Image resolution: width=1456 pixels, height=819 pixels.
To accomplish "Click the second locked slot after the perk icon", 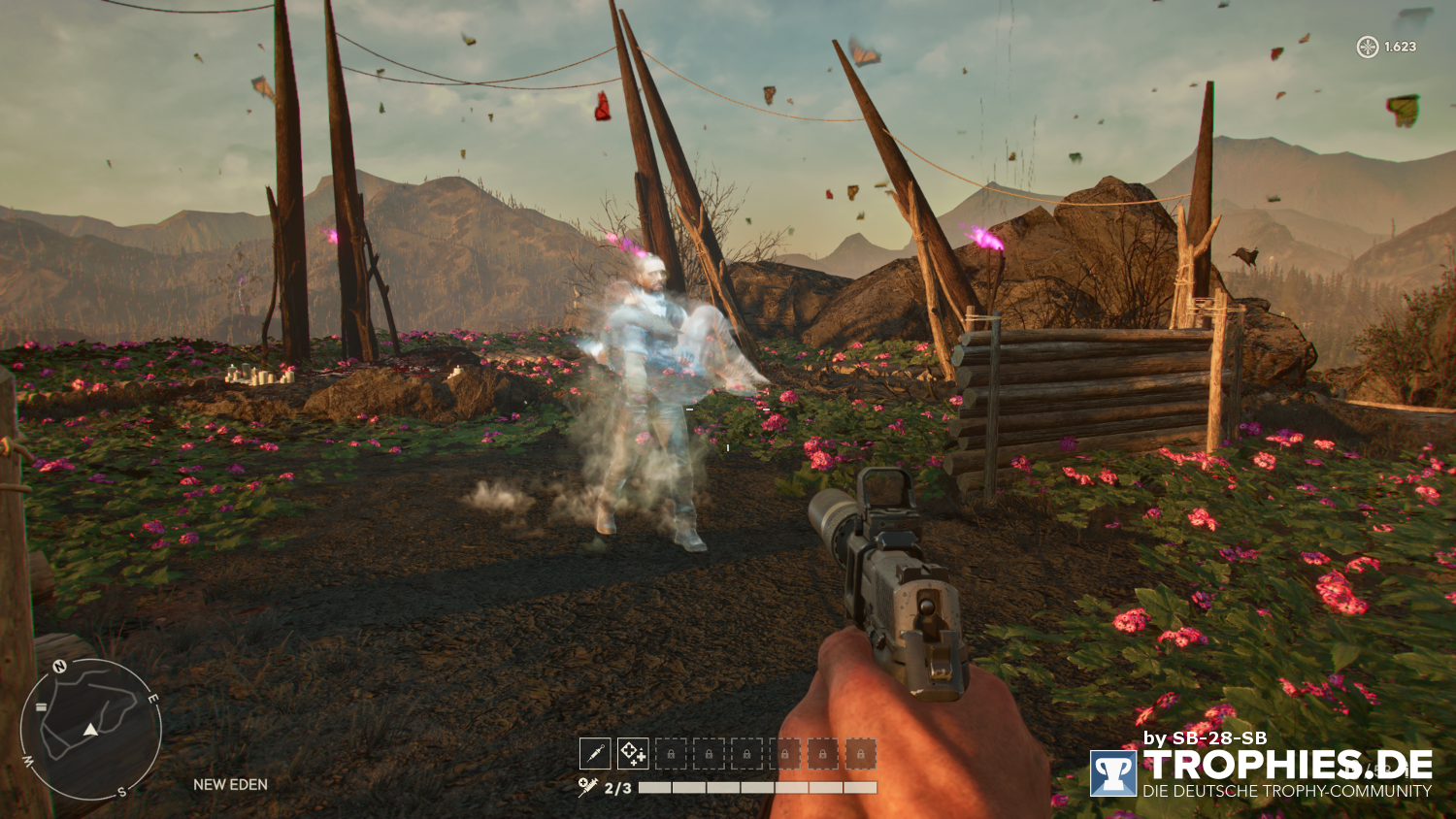I will [x=709, y=753].
